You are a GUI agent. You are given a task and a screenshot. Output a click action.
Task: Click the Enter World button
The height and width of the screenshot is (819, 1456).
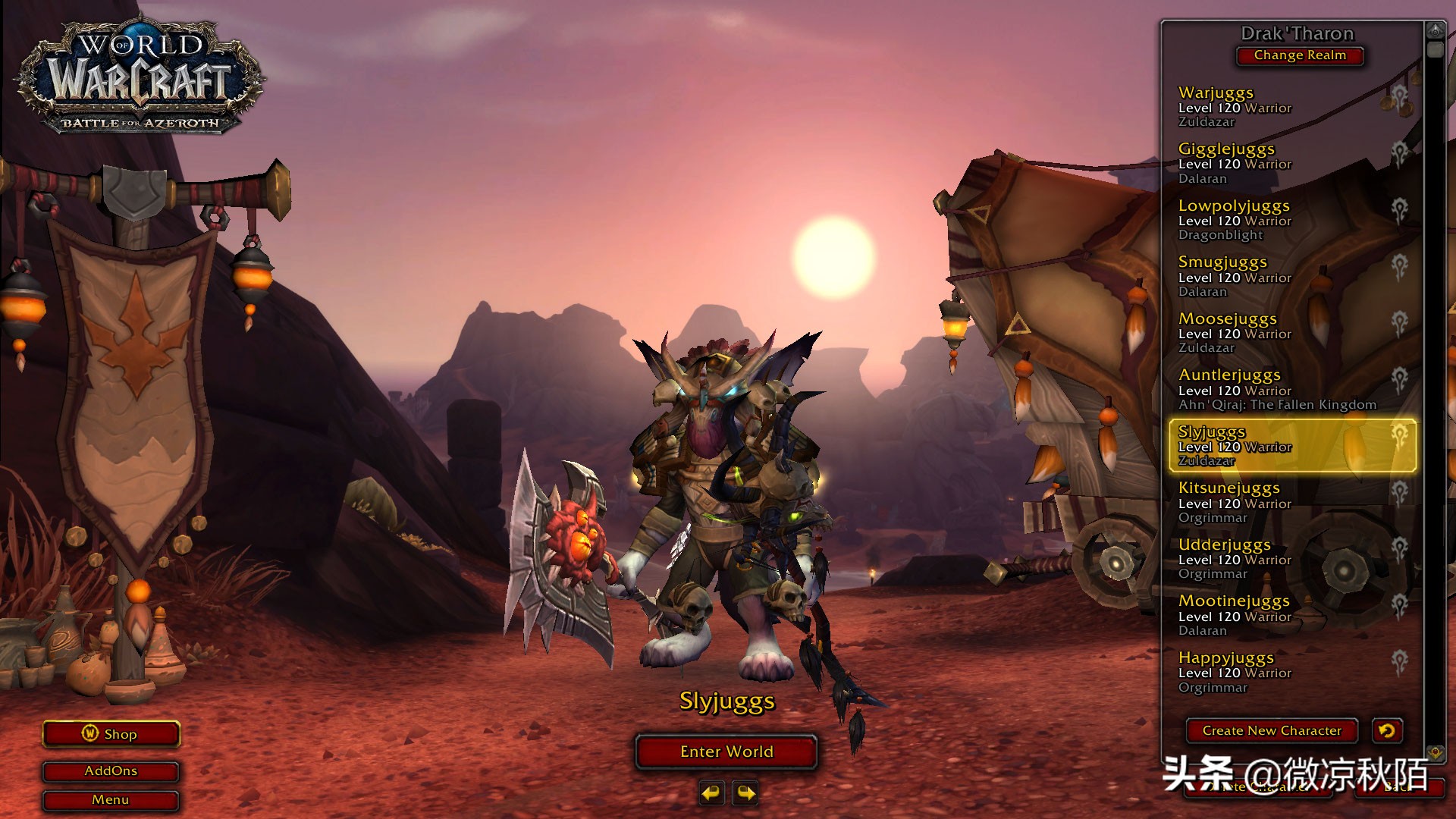726,752
